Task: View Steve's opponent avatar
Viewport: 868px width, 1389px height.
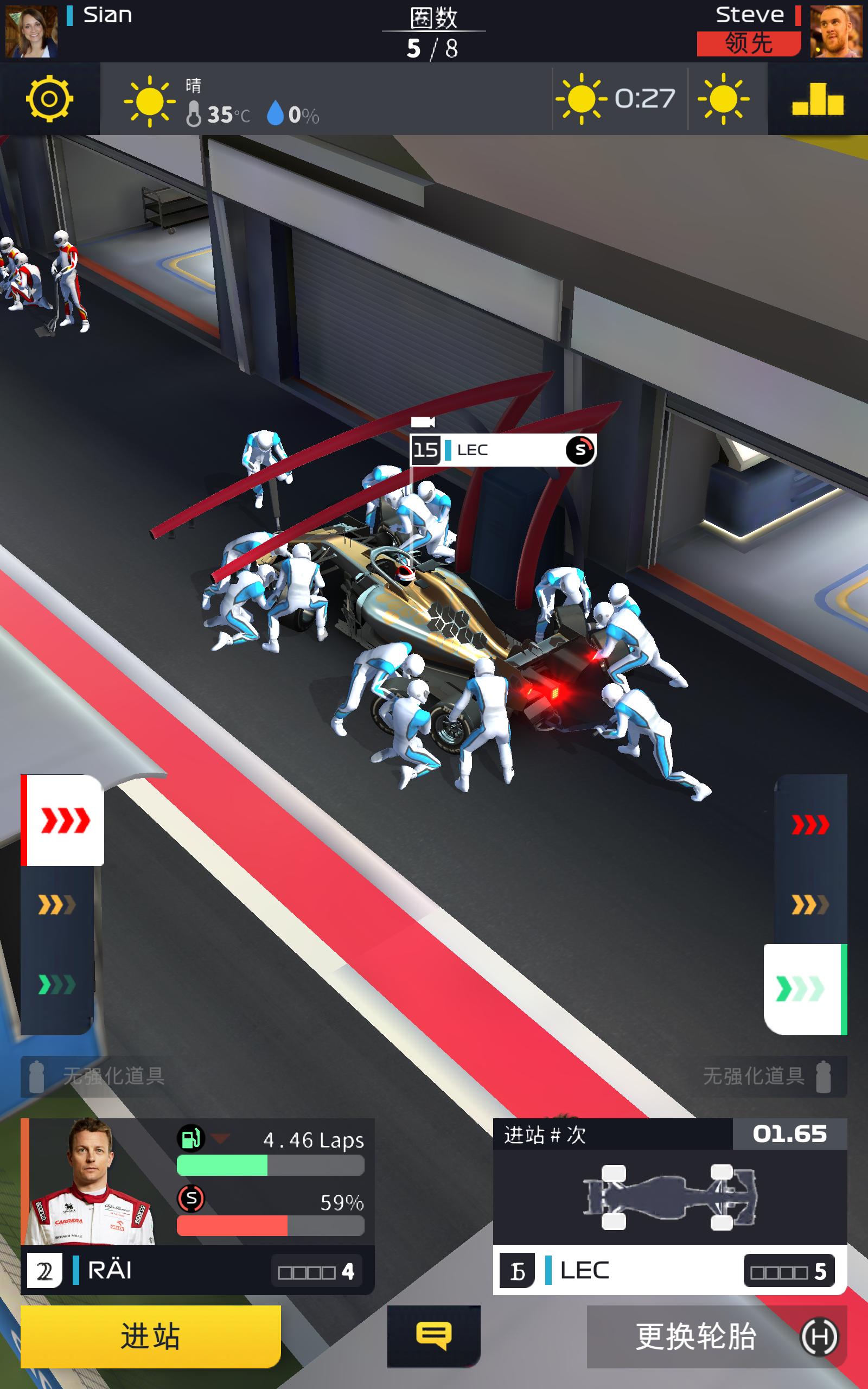Action: pos(836,31)
